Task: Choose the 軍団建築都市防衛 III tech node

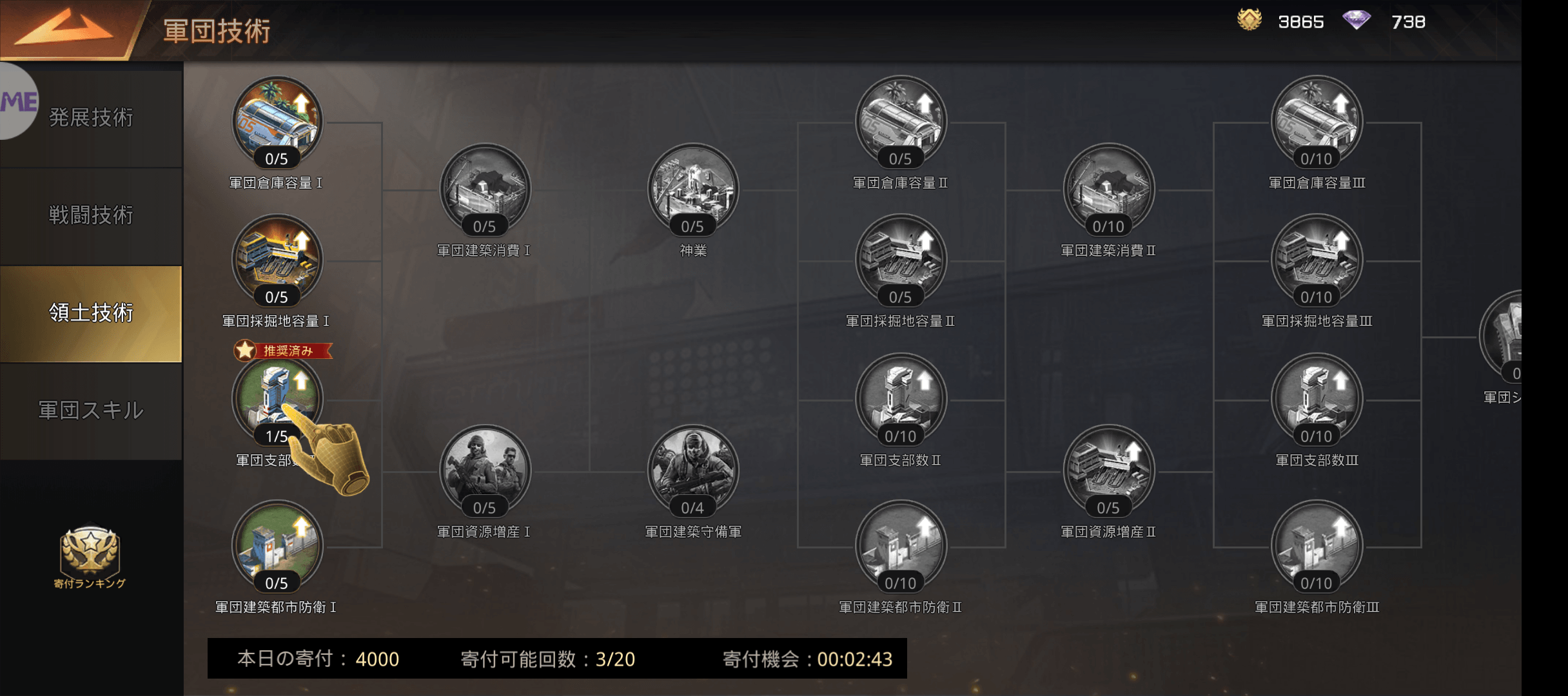Action: [1316, 546]
